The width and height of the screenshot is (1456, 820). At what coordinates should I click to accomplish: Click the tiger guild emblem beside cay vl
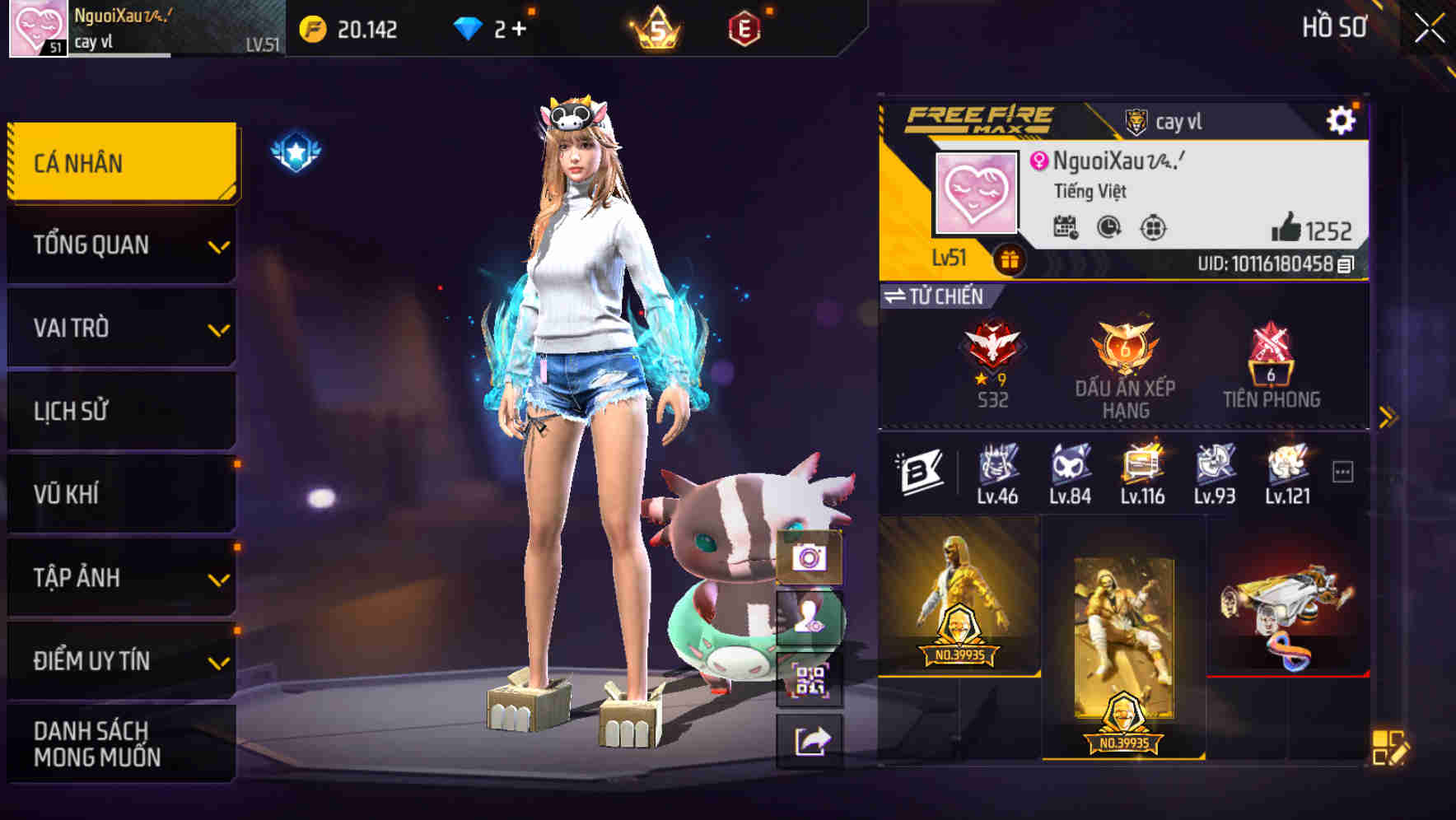click(x=1135, y=120)
